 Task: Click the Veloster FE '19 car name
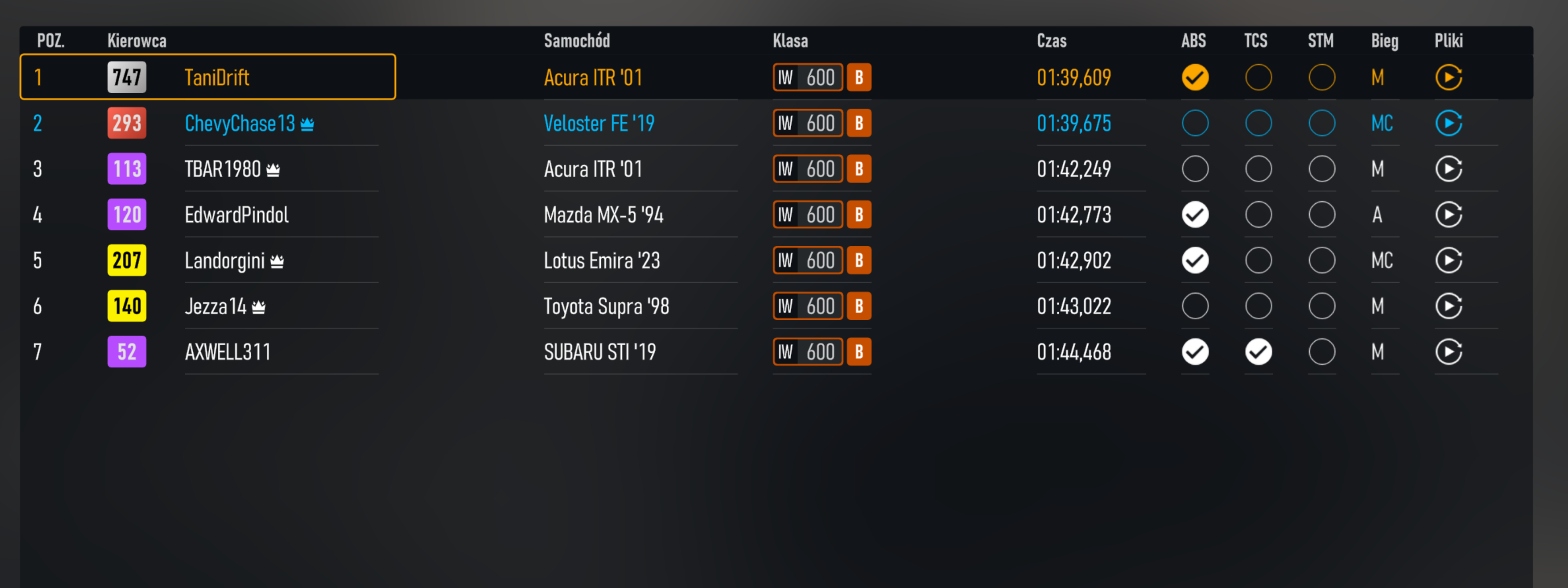tap(599, 123)
